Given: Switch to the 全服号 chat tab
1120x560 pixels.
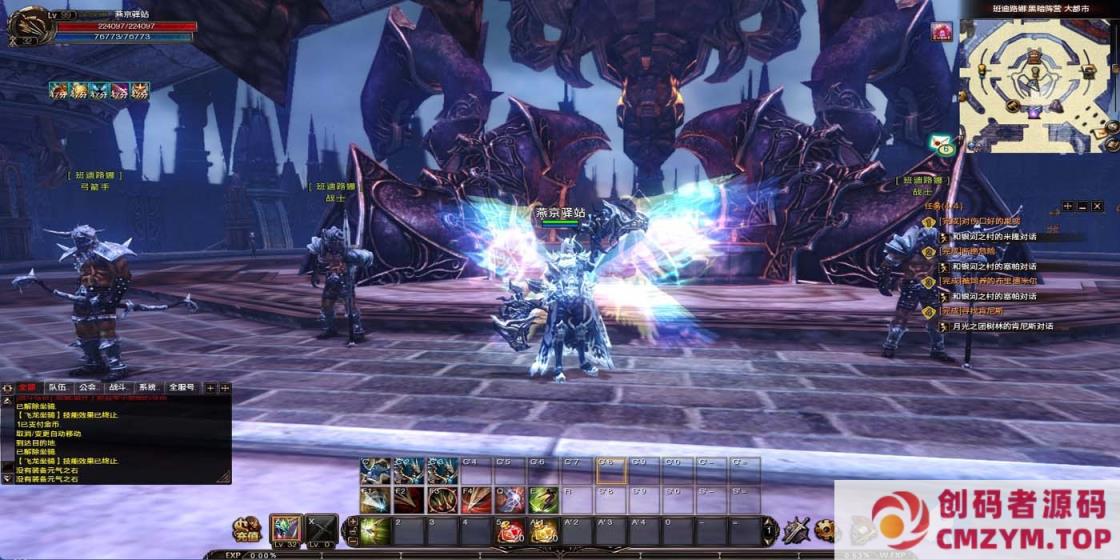Looking at the screenshot, I should click(182, 387).
